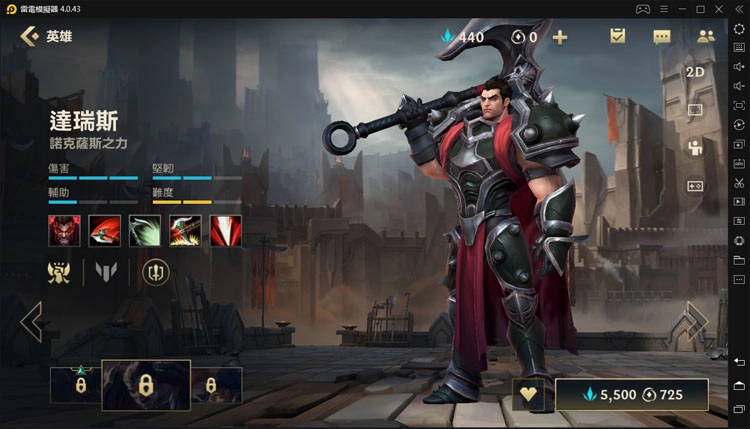The height and width of the screenshot is (429, 750).
Task: Maximize the emulator window
Action: (x=719, y=9)
